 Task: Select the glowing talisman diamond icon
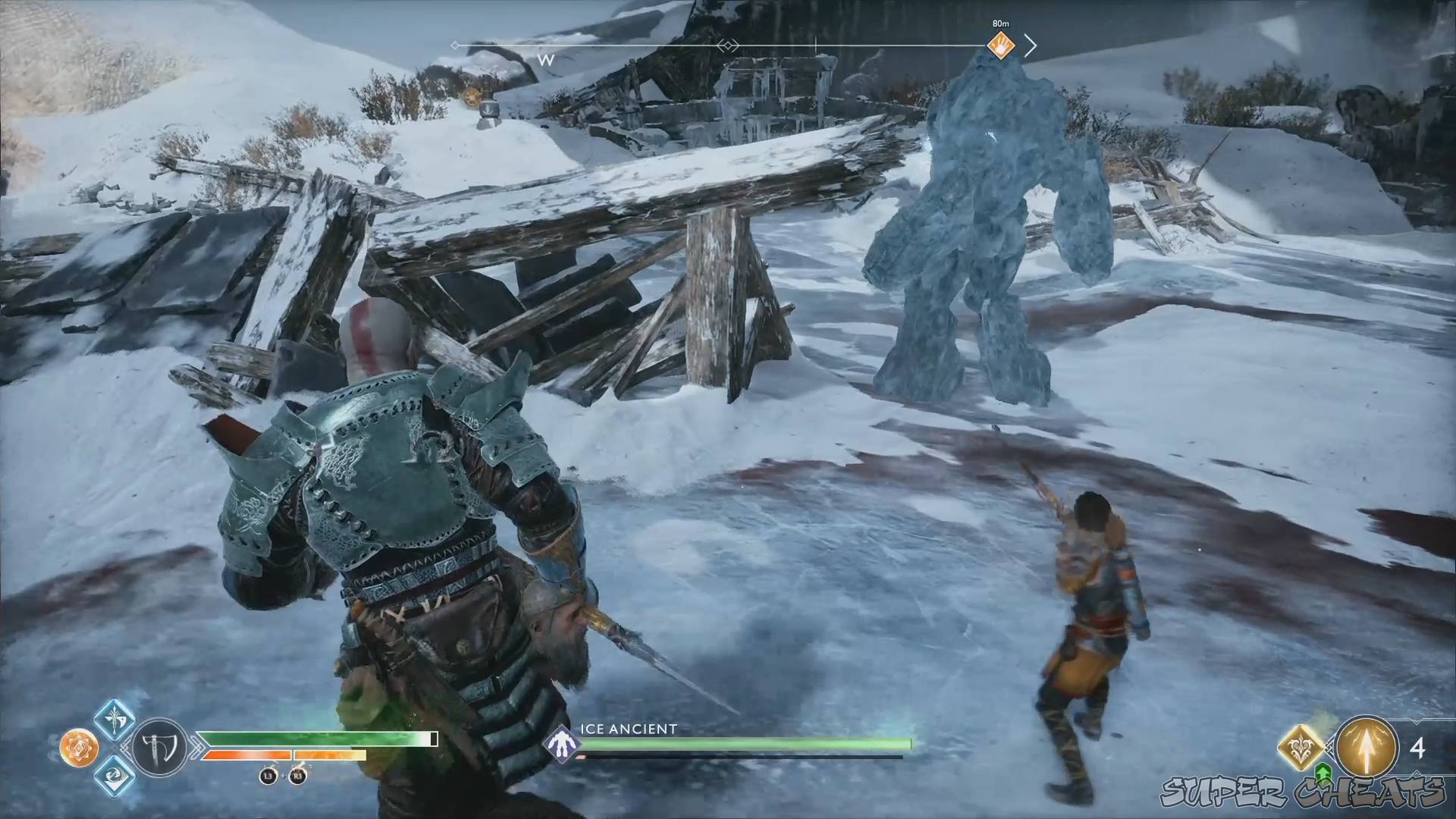point(1300,746)
